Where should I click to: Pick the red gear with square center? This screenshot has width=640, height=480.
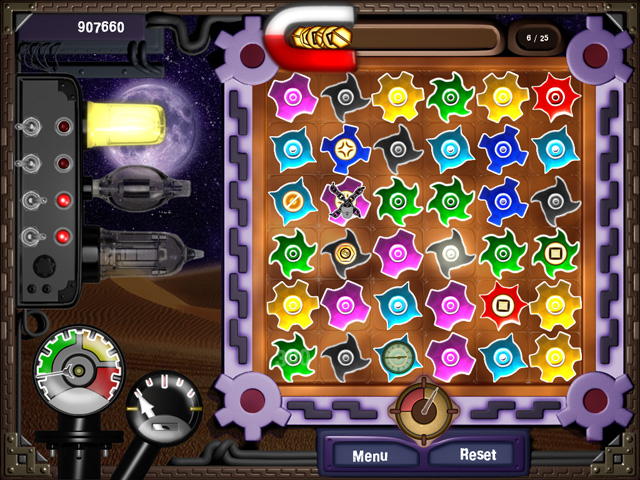point(502,301)
